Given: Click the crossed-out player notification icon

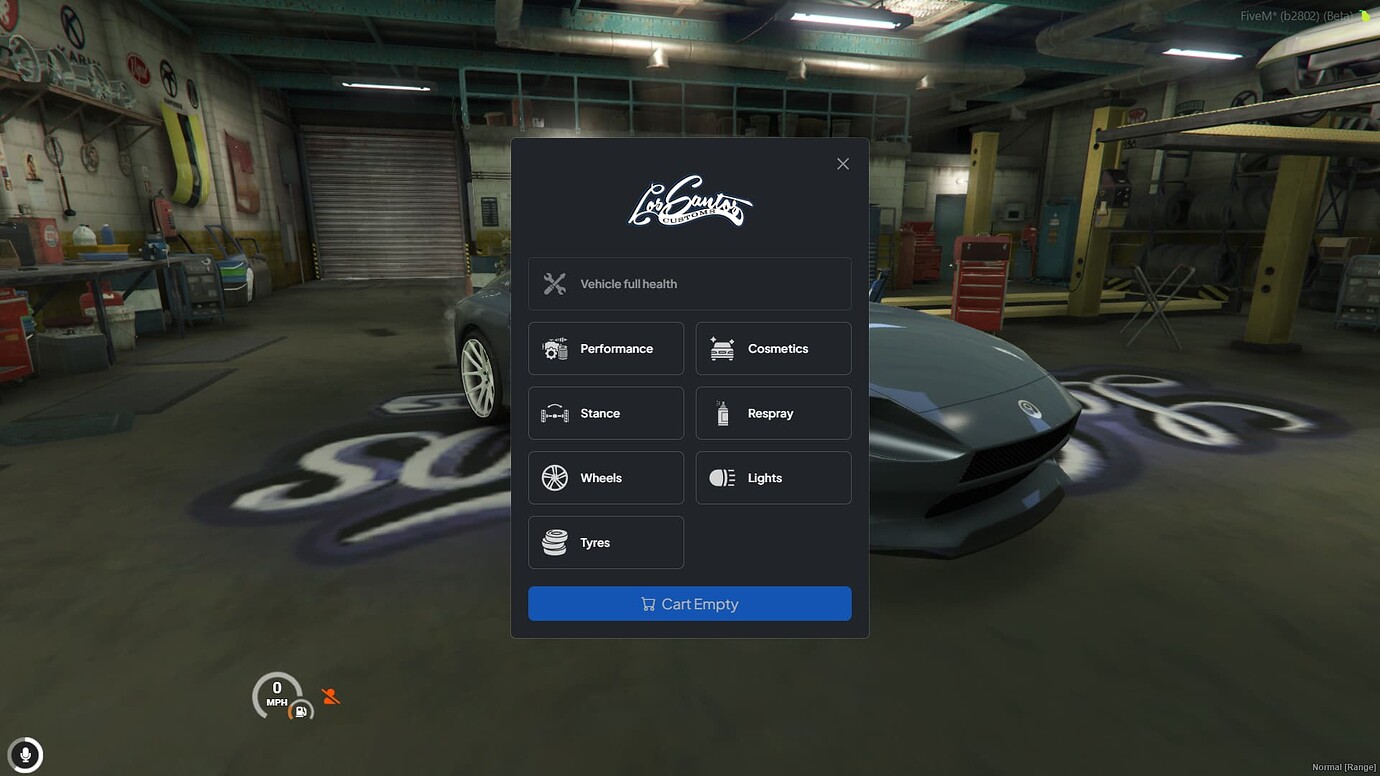Looking at the screenshot, I should tap(330, 695).
